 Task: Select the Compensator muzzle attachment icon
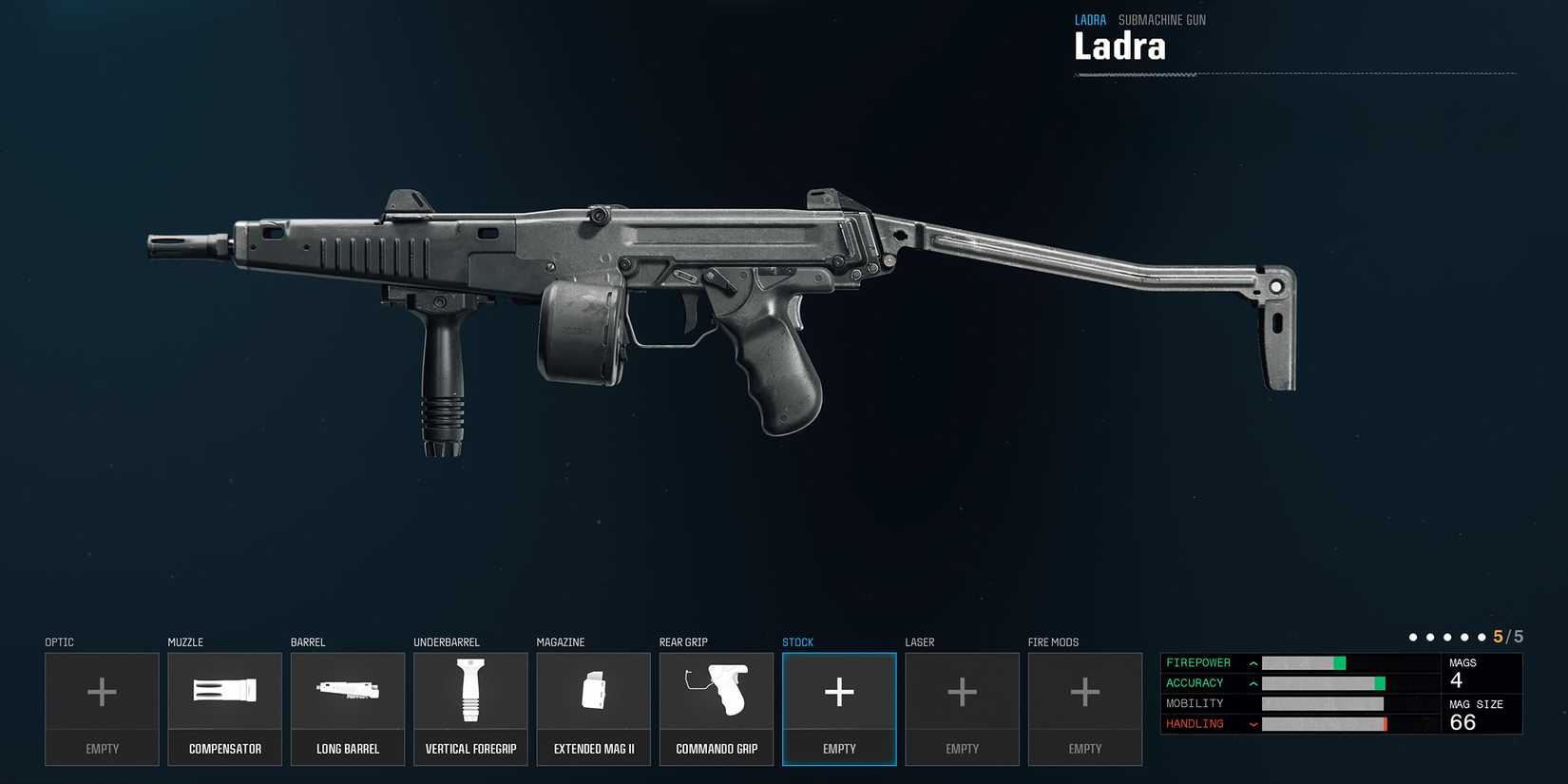pyautogui.click(x=224, y=691)
